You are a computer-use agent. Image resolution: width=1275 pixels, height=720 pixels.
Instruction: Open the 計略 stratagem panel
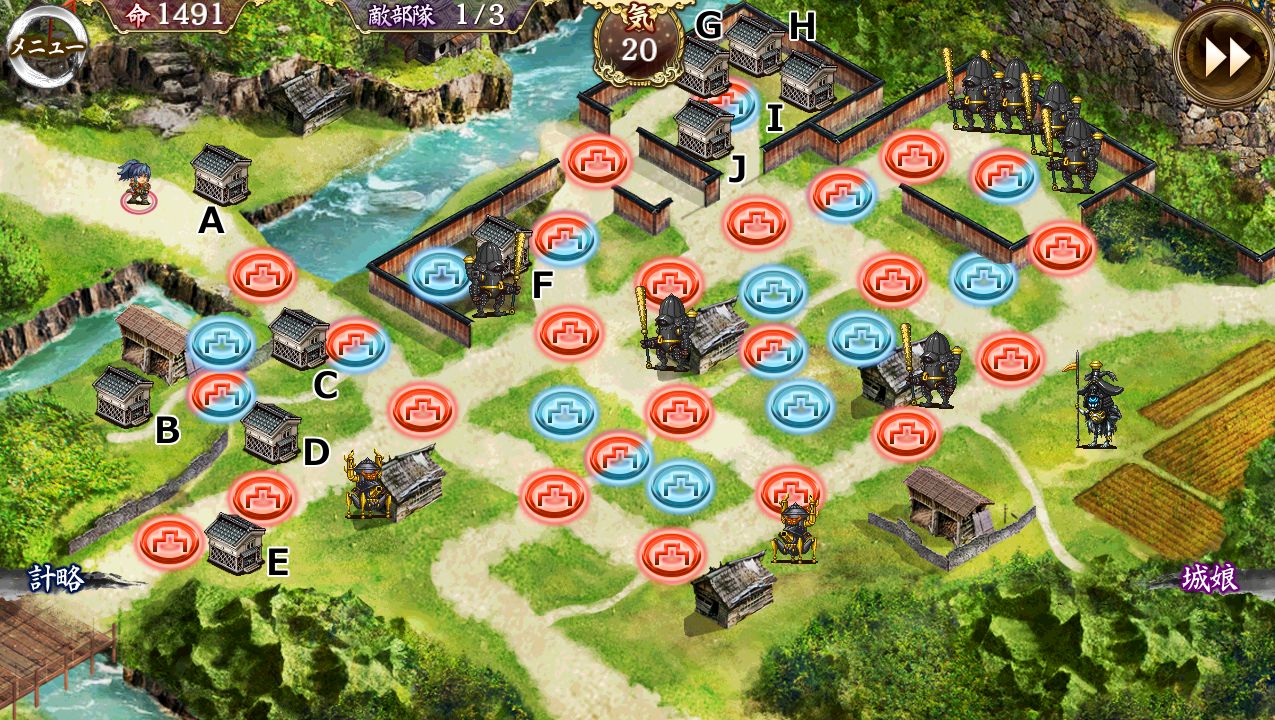(x=57, y=578)
